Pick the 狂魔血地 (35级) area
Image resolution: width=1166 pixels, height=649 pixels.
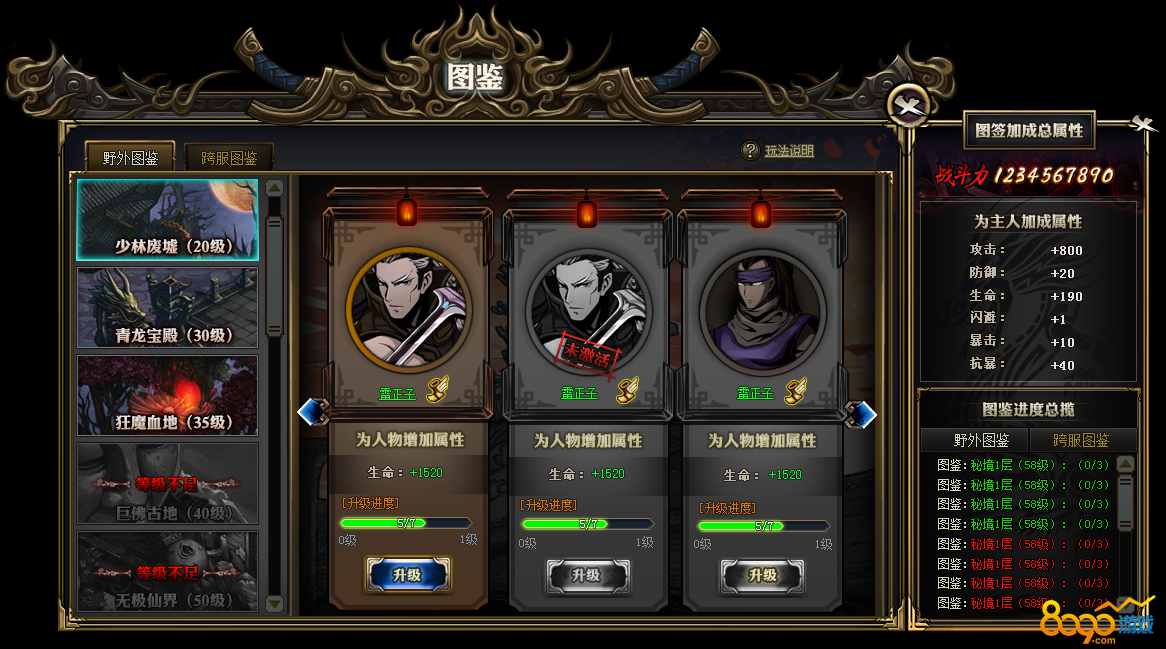(x=168, y=396)
